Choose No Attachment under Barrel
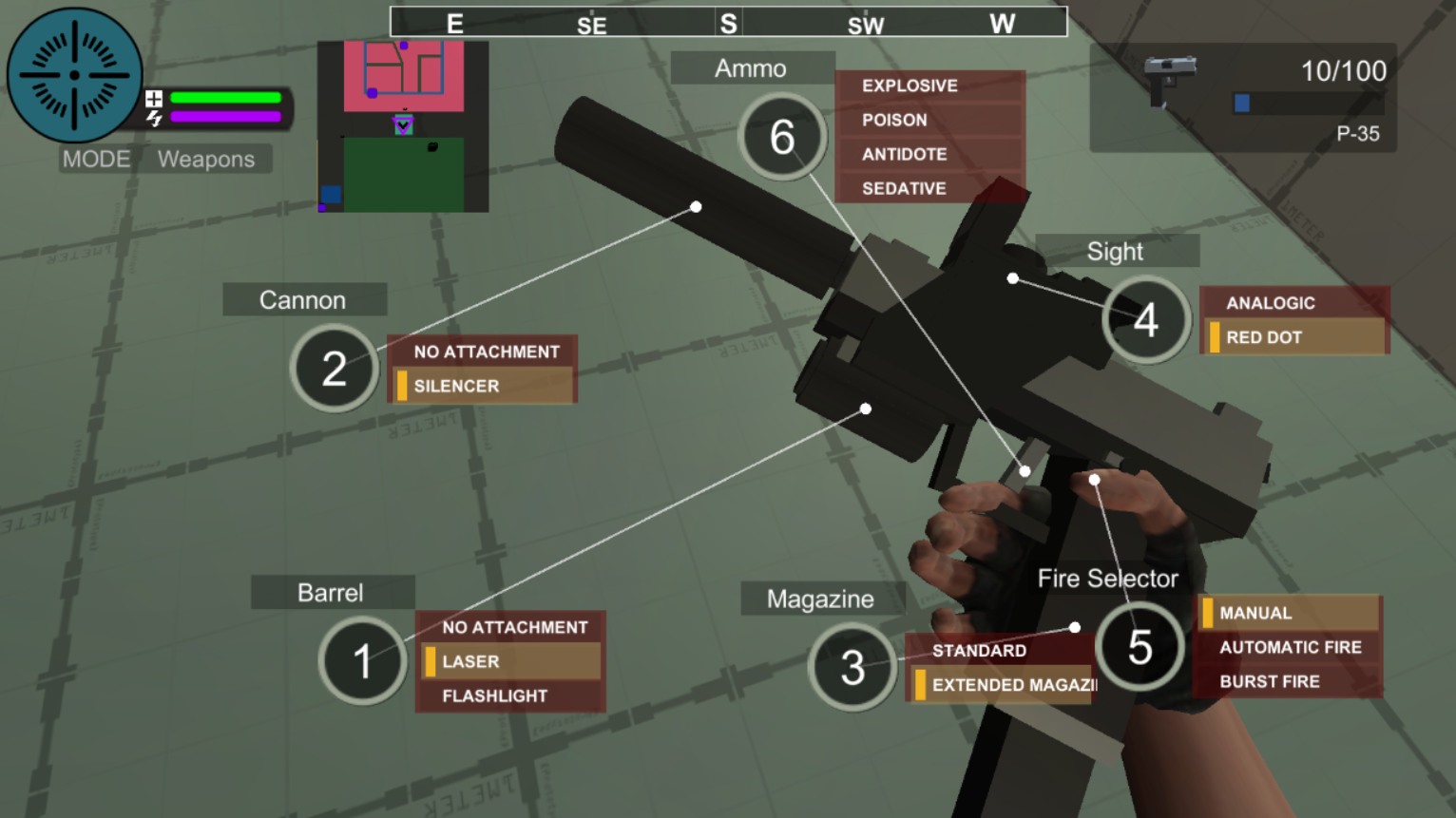The height and width of the screenshot is (818, 1456). (510, 627)
